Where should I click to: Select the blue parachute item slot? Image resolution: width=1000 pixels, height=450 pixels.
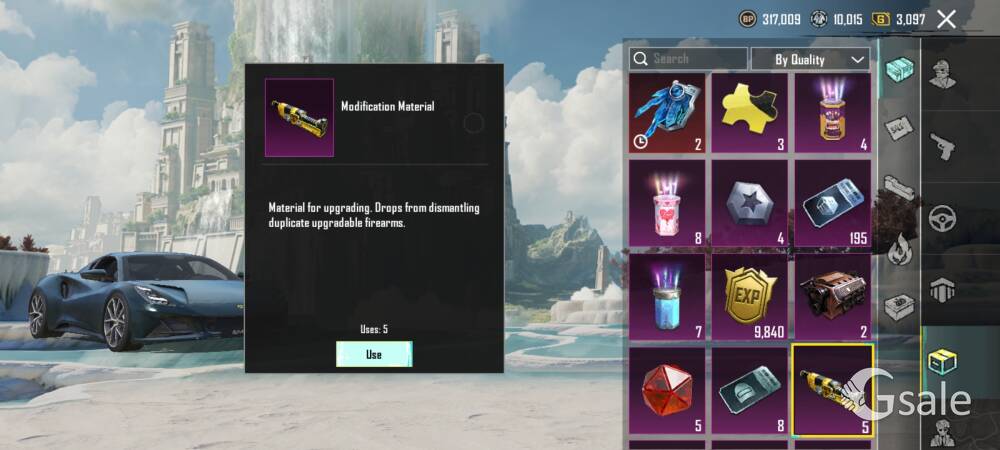click(x=667, y=113)
